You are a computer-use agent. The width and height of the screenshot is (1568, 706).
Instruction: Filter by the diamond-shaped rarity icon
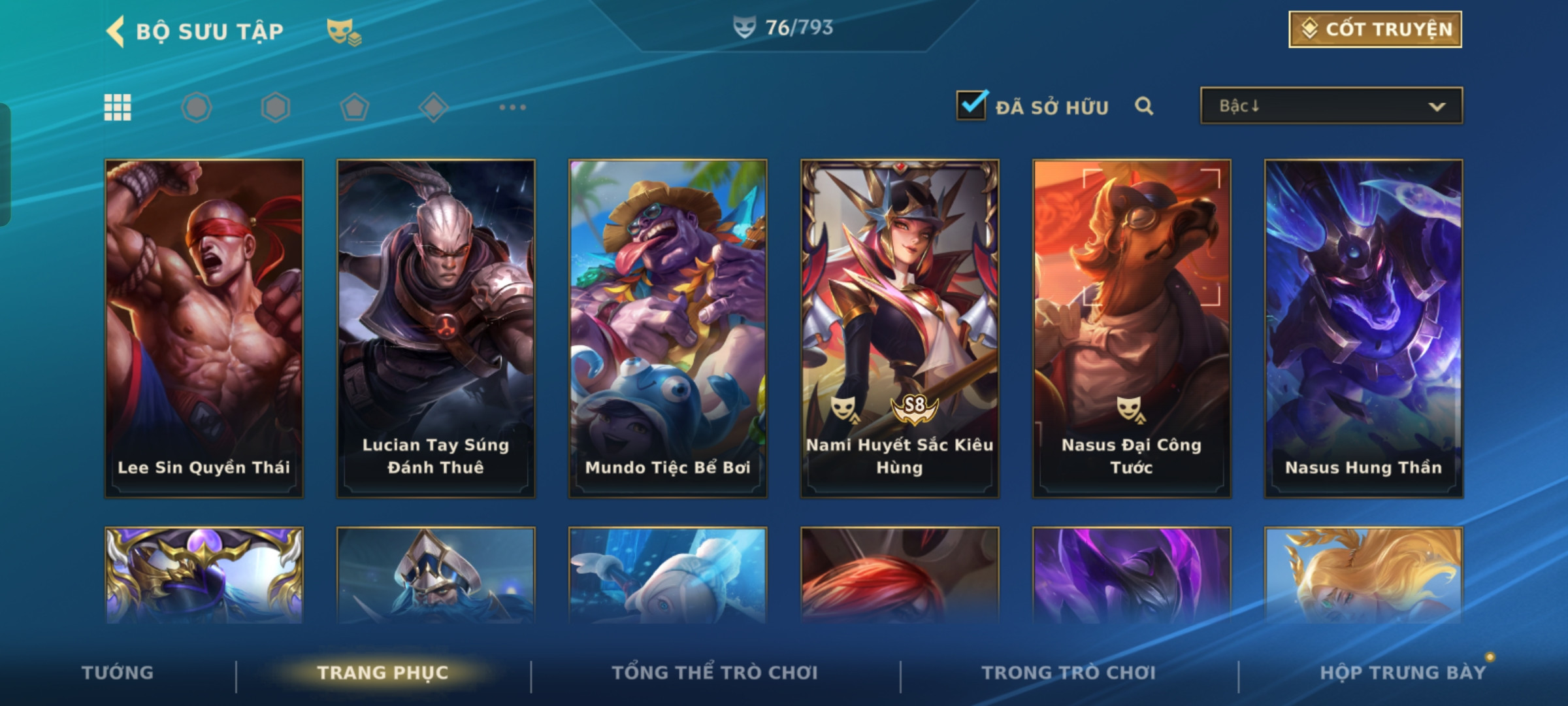coord(433,107)
